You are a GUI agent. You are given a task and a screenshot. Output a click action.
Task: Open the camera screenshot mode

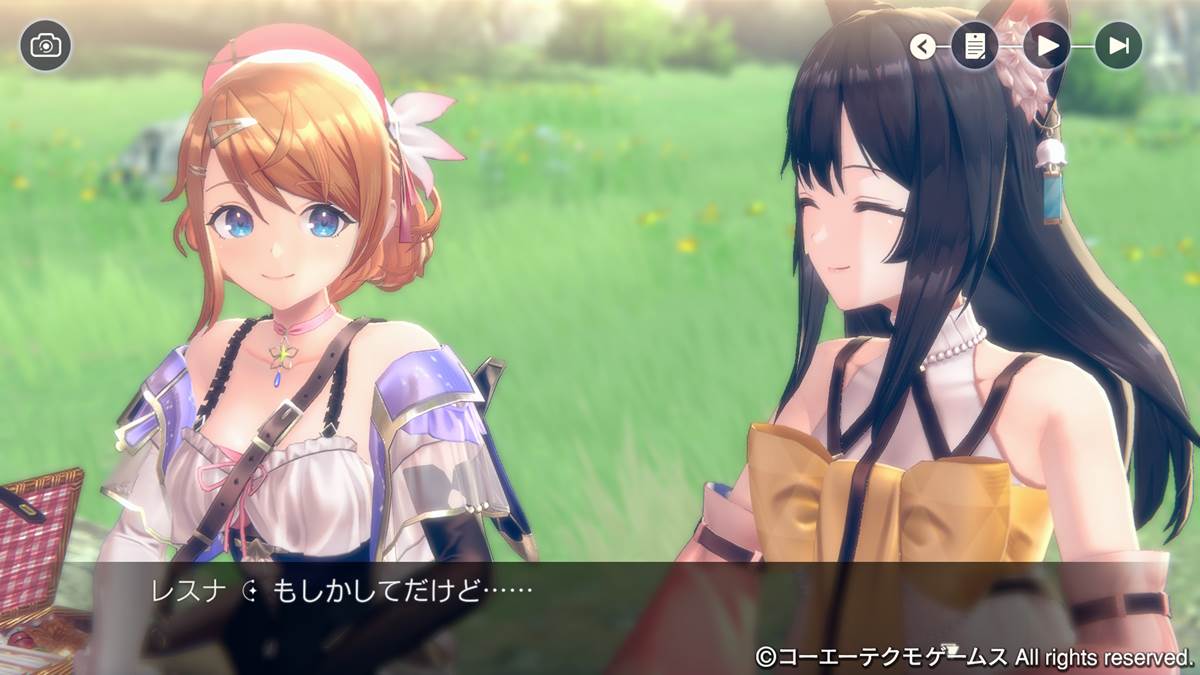tap(45, 46)
